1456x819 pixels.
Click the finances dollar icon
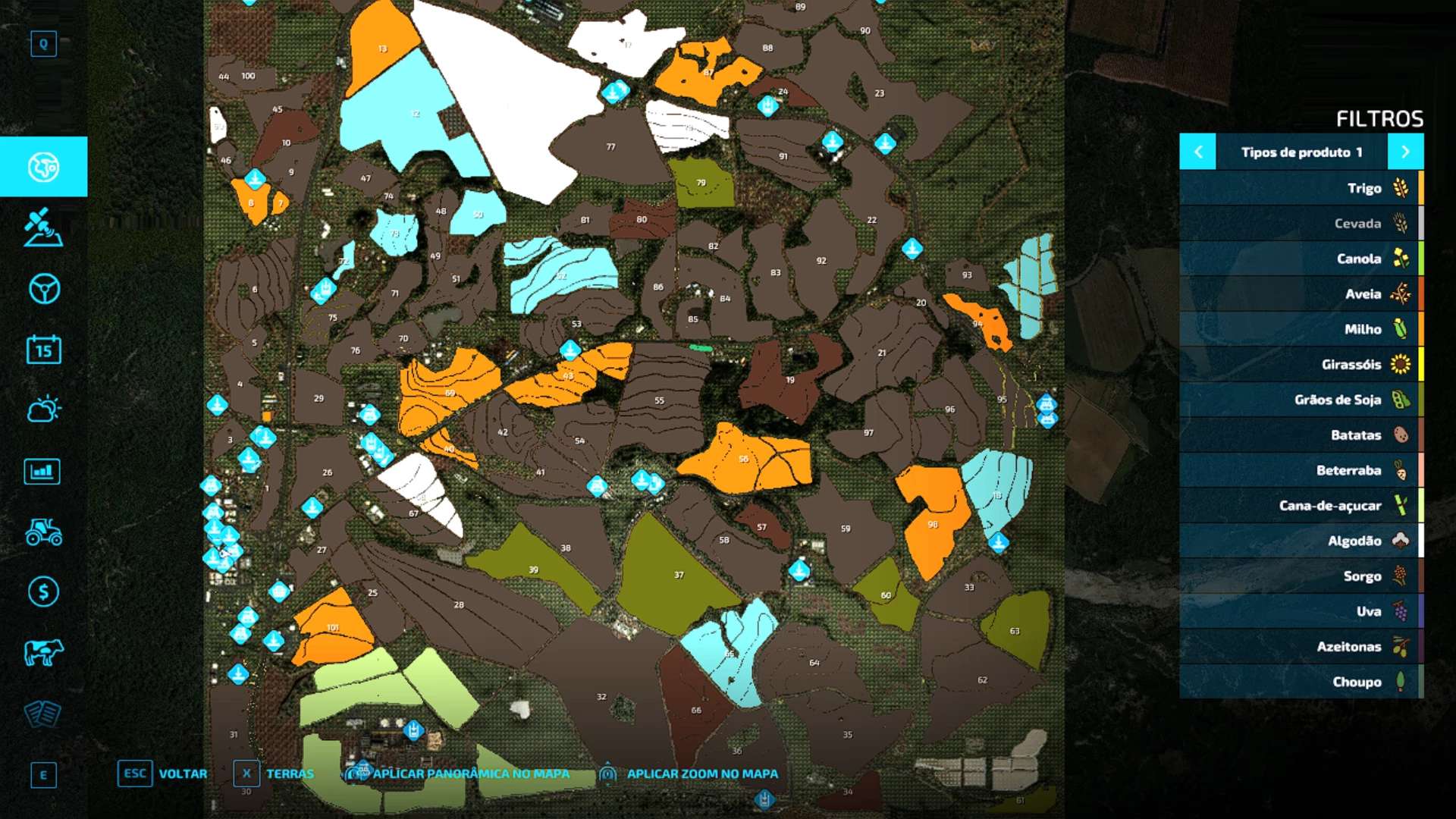(x=44, y=591)
